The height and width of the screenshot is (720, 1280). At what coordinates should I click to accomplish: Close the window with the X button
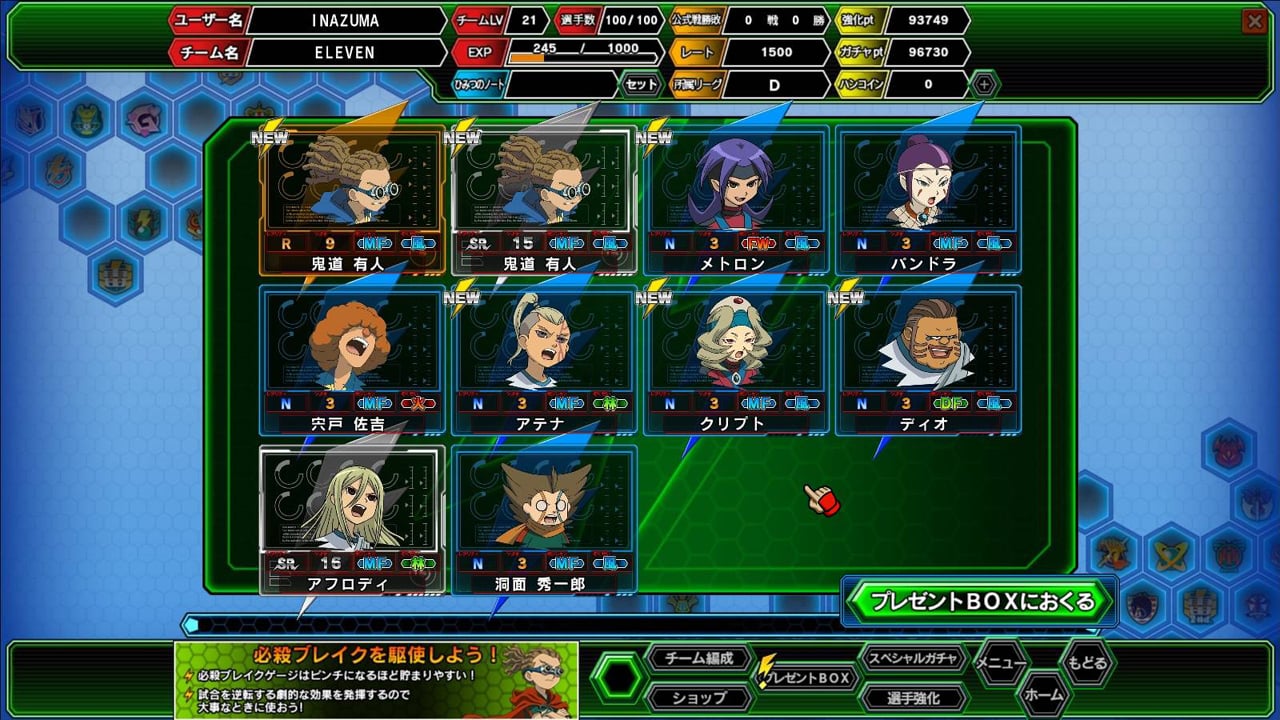coord(1253,20)
